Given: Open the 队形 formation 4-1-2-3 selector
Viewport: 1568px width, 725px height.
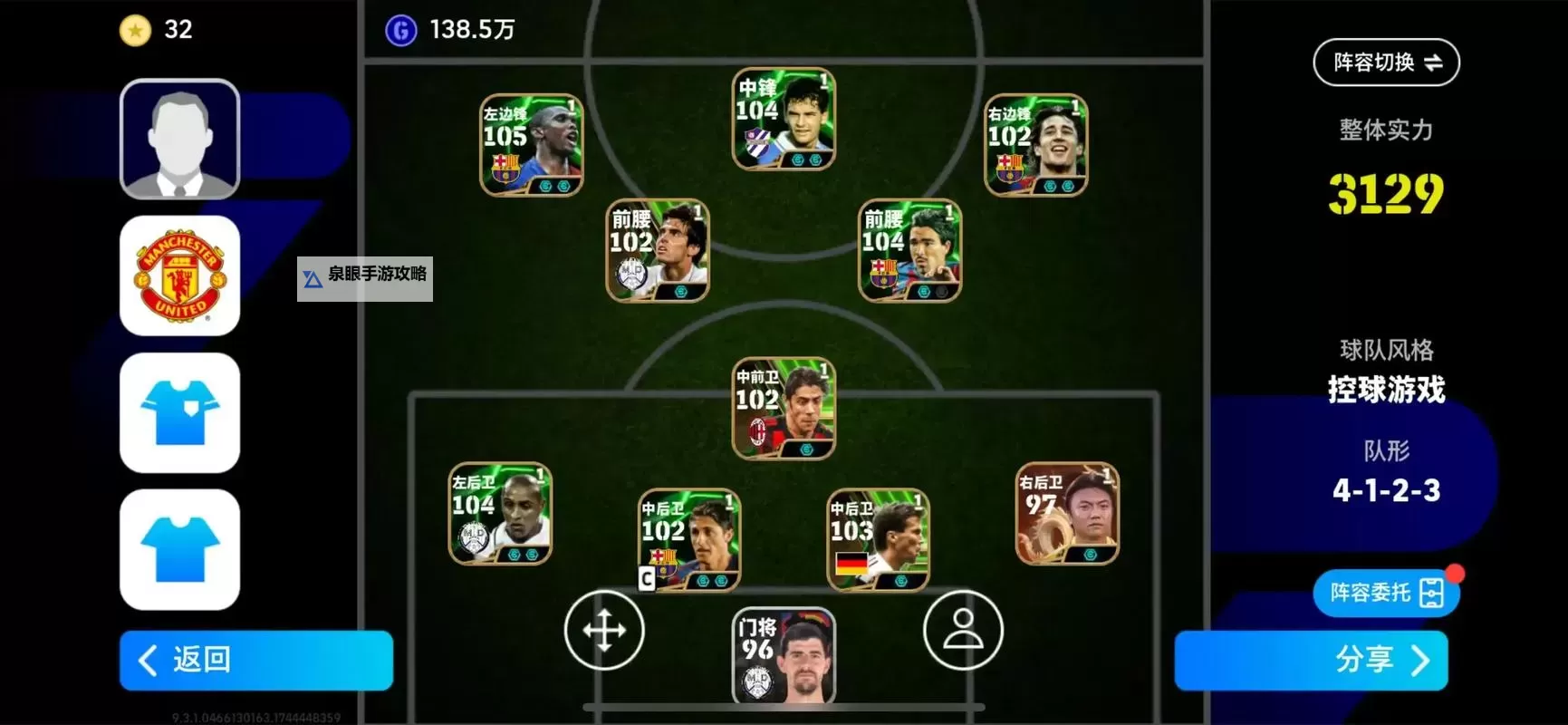Looking at the screenshot, I should click(x=1385, y=489).
